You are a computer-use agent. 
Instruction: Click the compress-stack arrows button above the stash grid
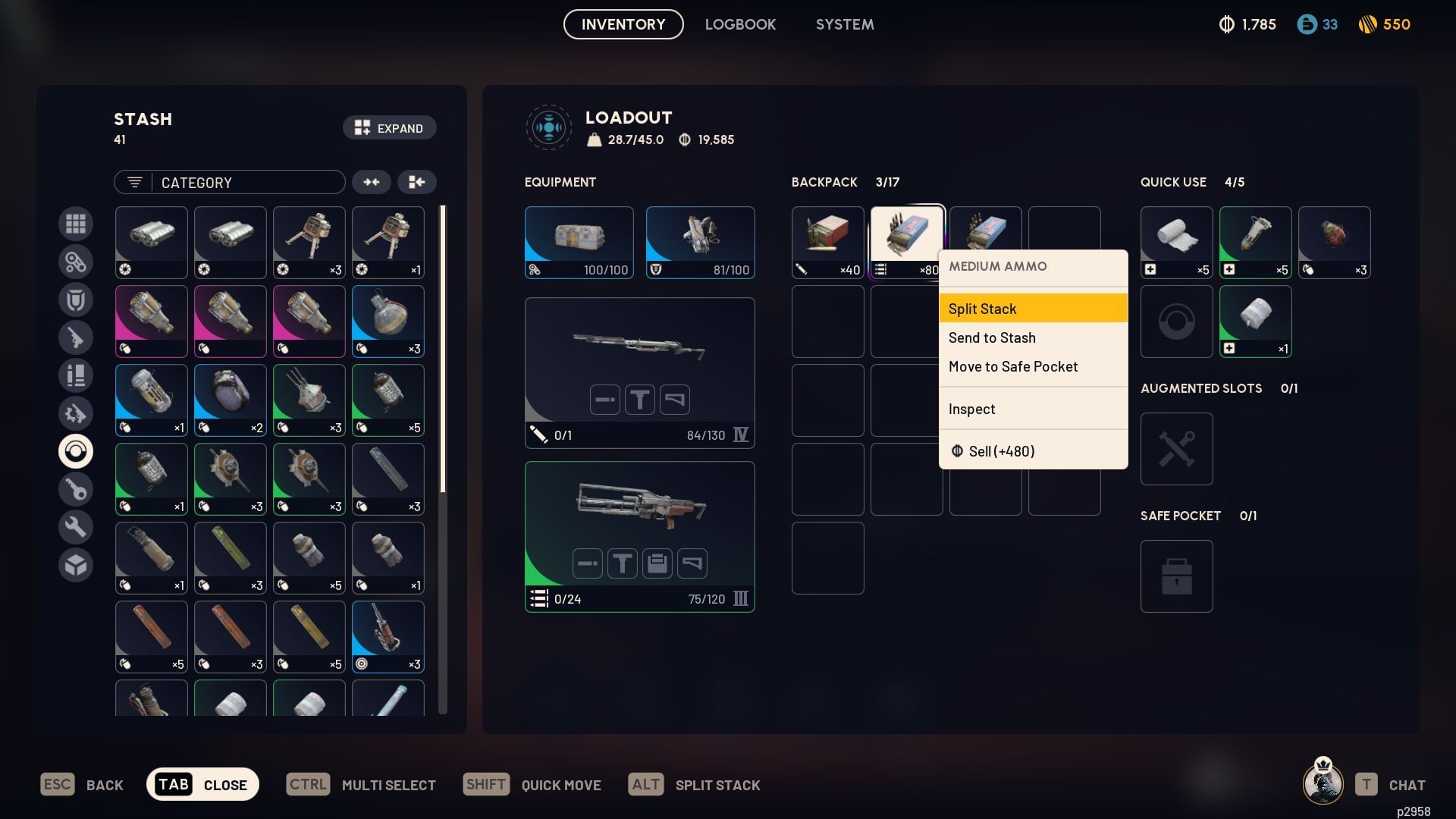click(x=372, y=182)
